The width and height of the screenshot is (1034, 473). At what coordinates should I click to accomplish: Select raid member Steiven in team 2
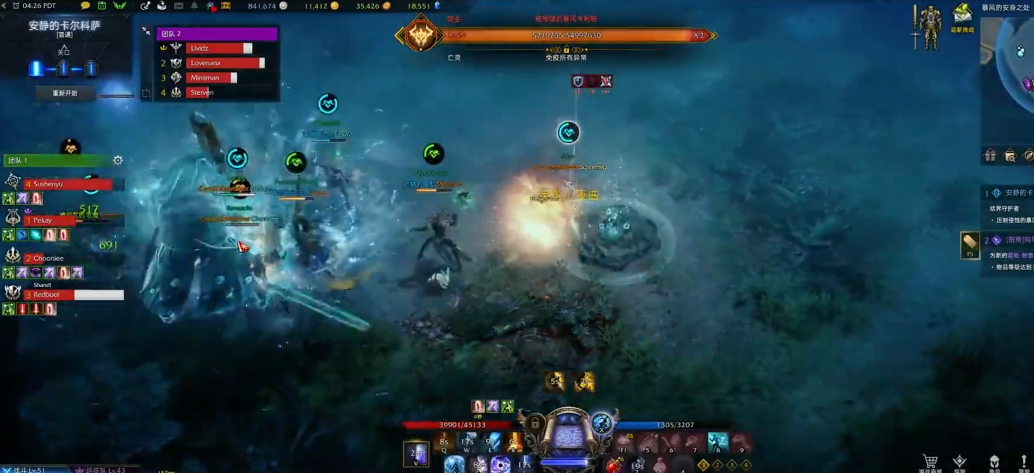coord(203,92)
